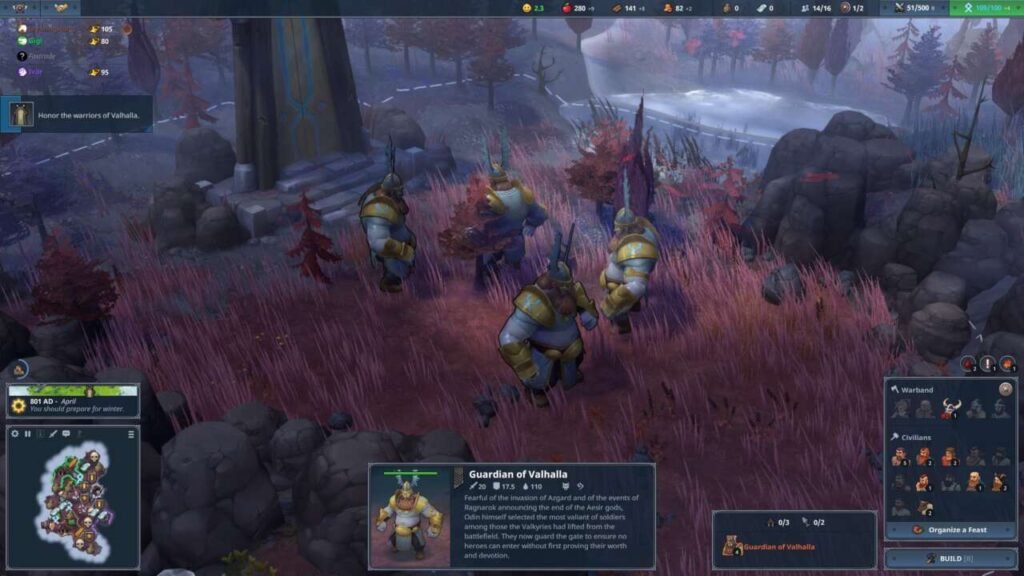Open the round event icon above the calendar
This screenshot has height=576, width=1024.
coord(21,369)
